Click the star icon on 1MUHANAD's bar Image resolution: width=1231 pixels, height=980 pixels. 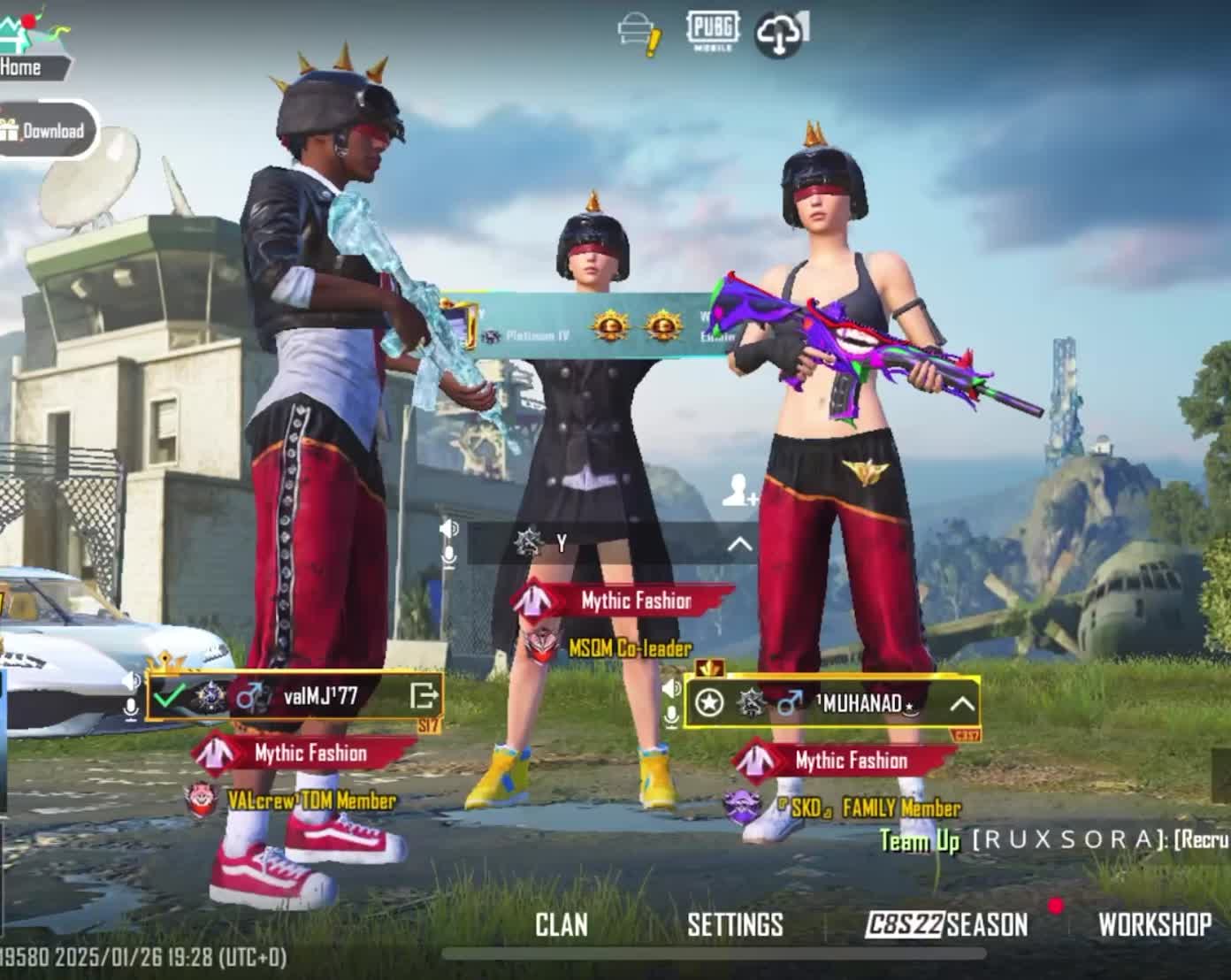tap(709, 703)
